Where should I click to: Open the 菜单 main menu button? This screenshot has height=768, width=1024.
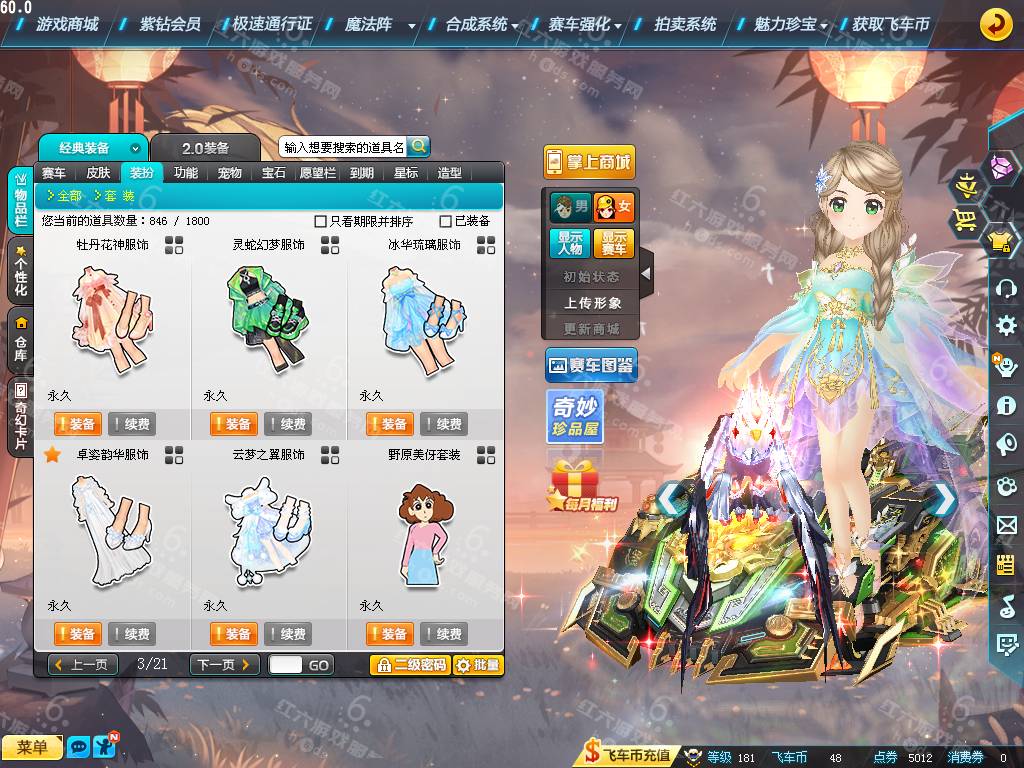pyautogui.click(x=32, y=747)
